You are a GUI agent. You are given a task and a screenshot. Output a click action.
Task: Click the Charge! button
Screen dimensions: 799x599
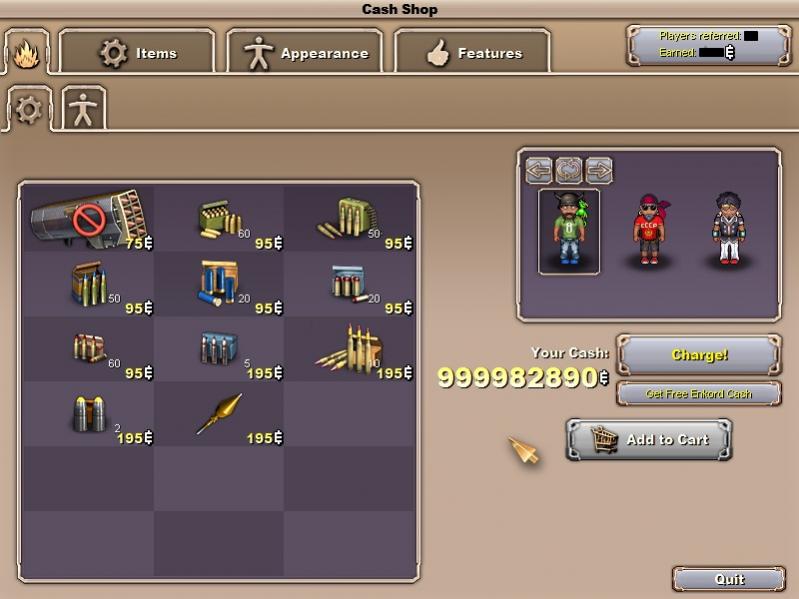(699, 355)
